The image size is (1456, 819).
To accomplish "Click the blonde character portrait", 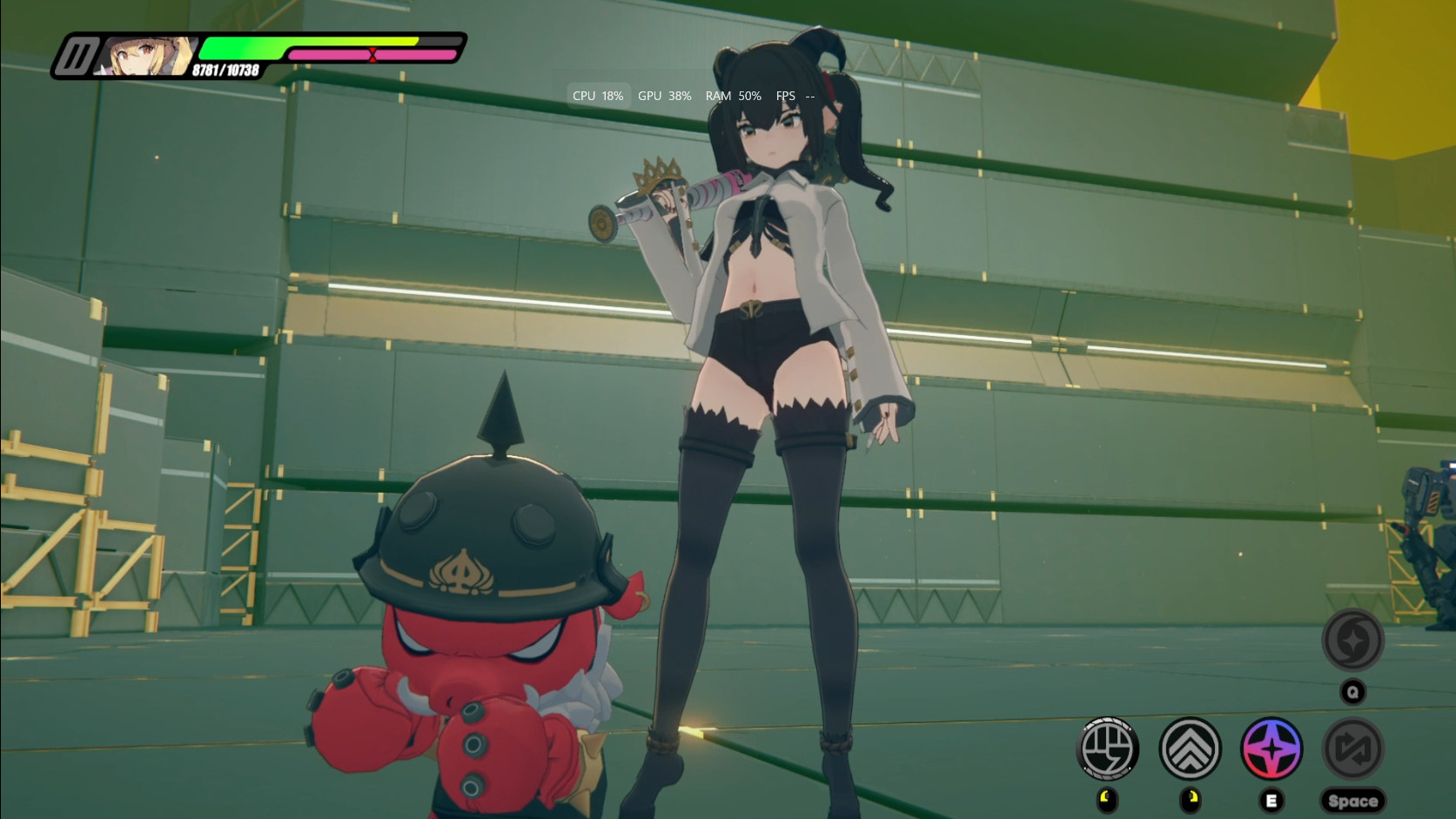I will tap(144, 57).
